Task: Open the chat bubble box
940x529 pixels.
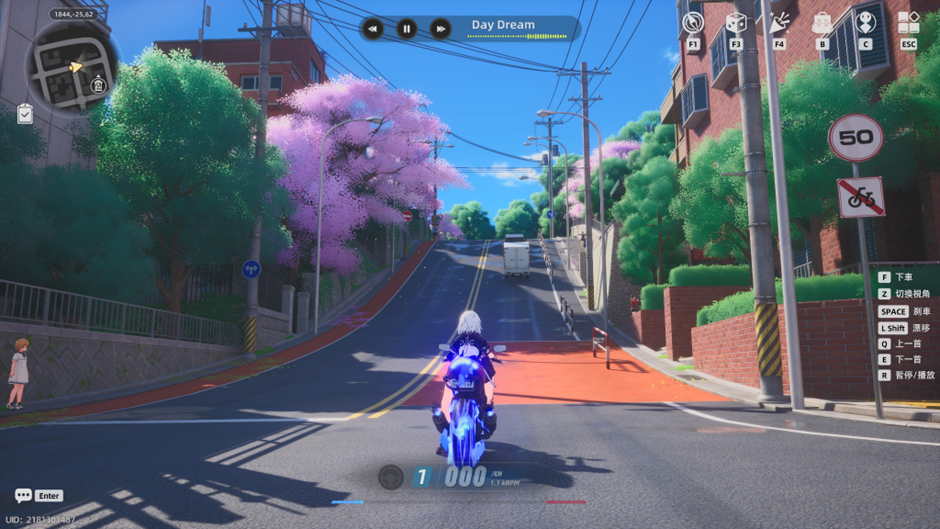Action: click(23, 495)
